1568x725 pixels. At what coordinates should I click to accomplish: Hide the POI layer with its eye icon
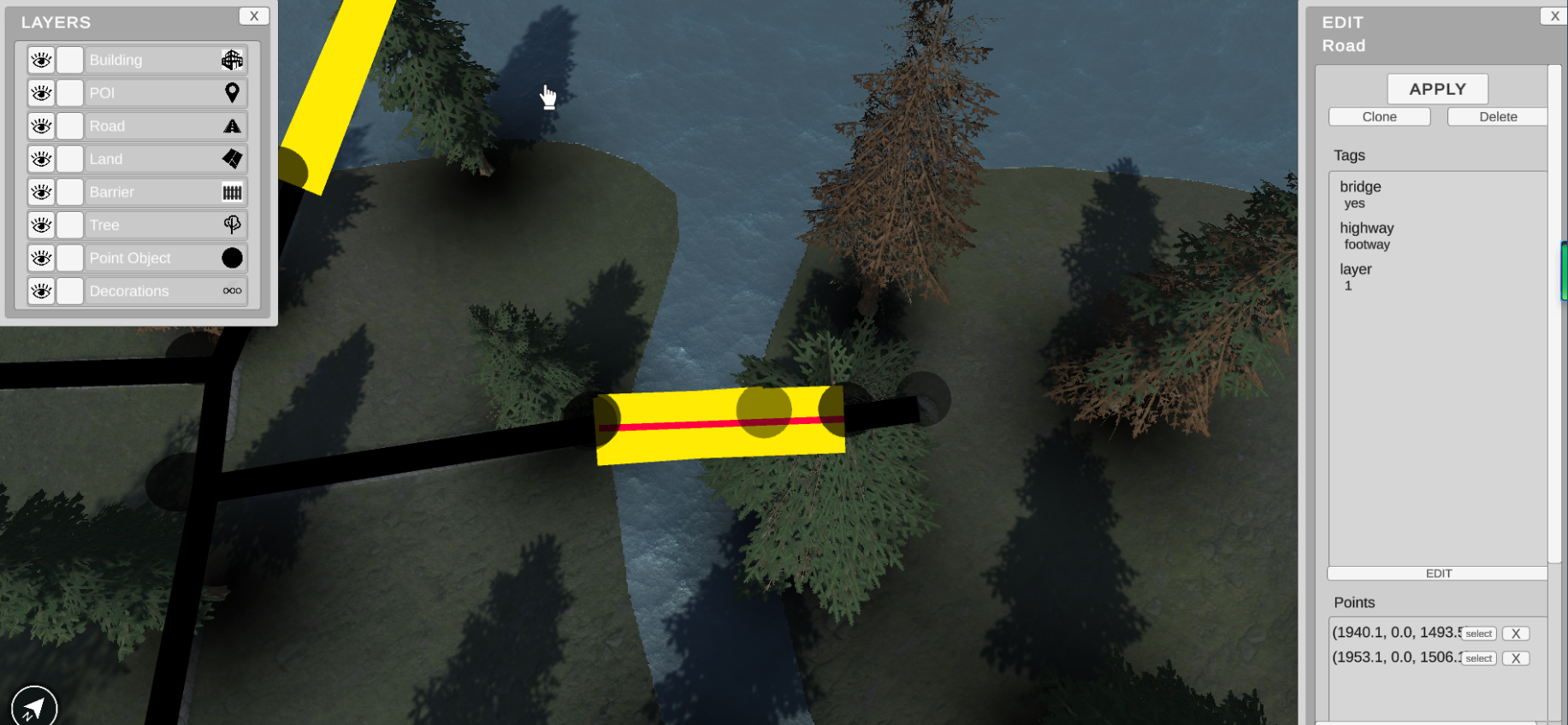[41, 93]
